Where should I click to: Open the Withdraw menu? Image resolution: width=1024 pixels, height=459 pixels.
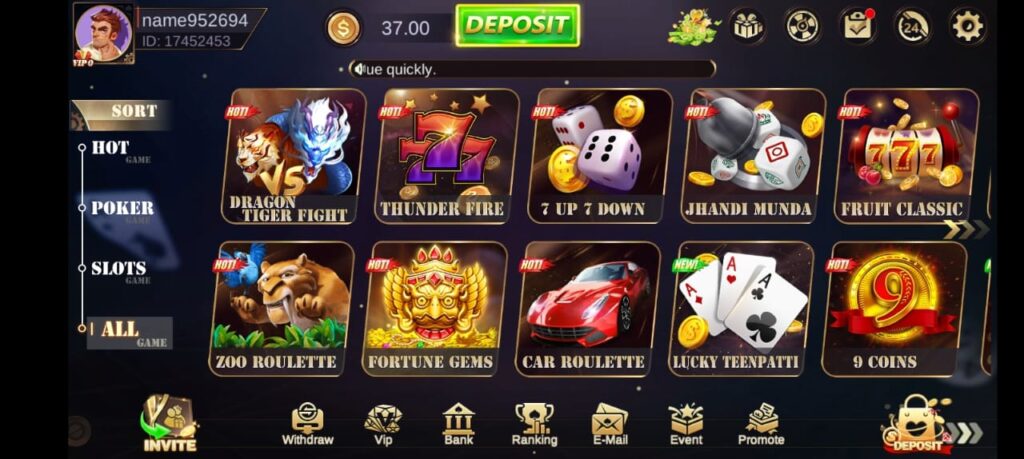point(307,424)
